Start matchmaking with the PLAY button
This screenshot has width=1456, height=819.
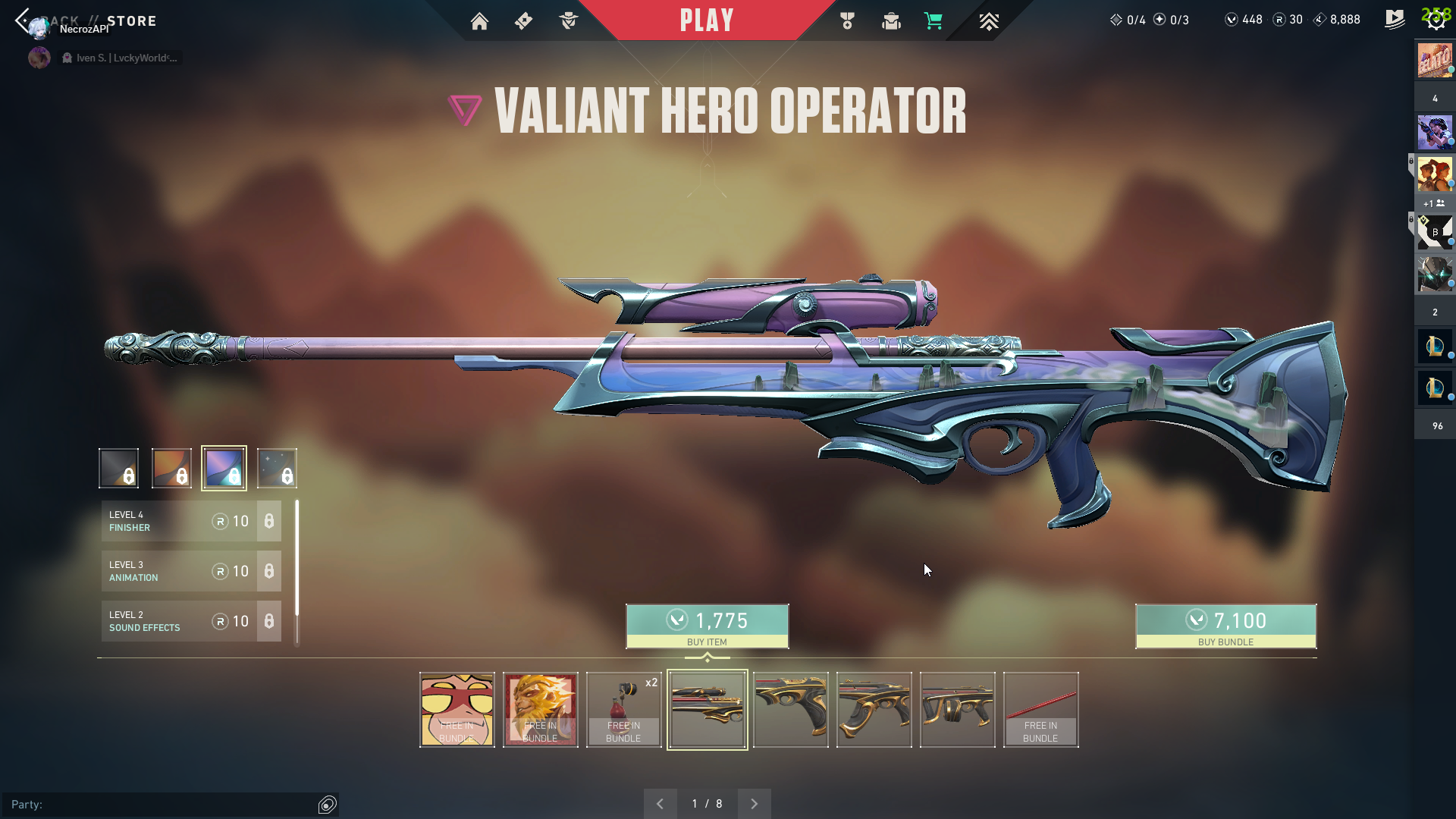(x=707, y=20)
